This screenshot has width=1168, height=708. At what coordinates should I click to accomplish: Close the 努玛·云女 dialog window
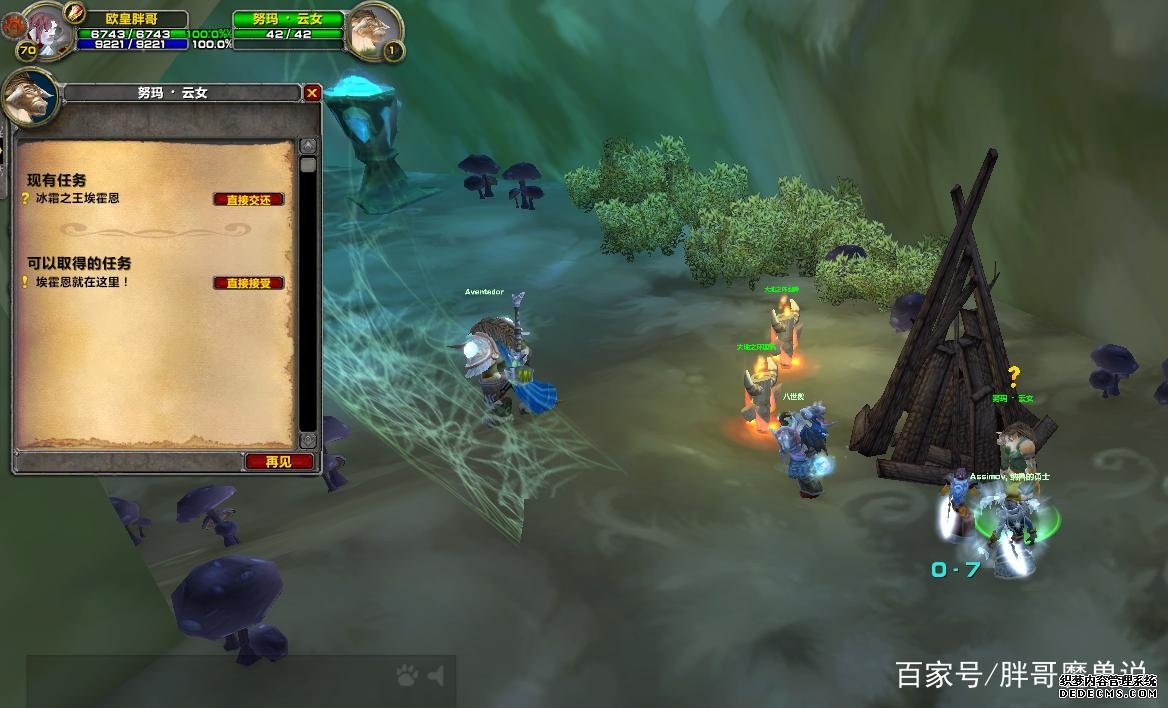[312, 93]
